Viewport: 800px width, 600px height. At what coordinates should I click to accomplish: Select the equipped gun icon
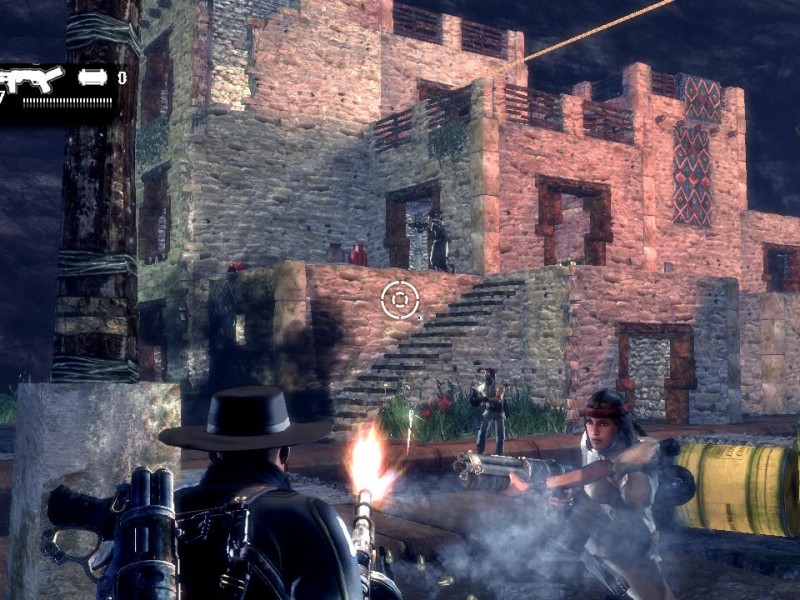point(32,79)
